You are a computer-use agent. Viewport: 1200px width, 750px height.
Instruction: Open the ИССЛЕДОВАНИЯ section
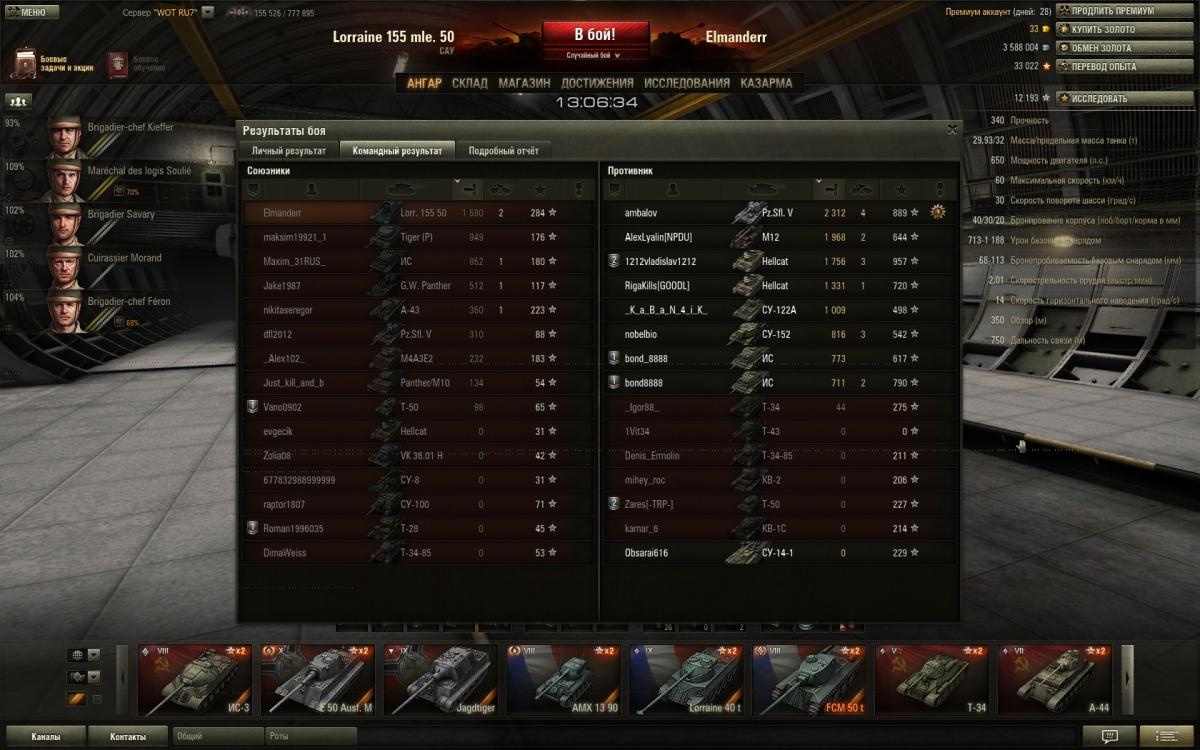687,83
